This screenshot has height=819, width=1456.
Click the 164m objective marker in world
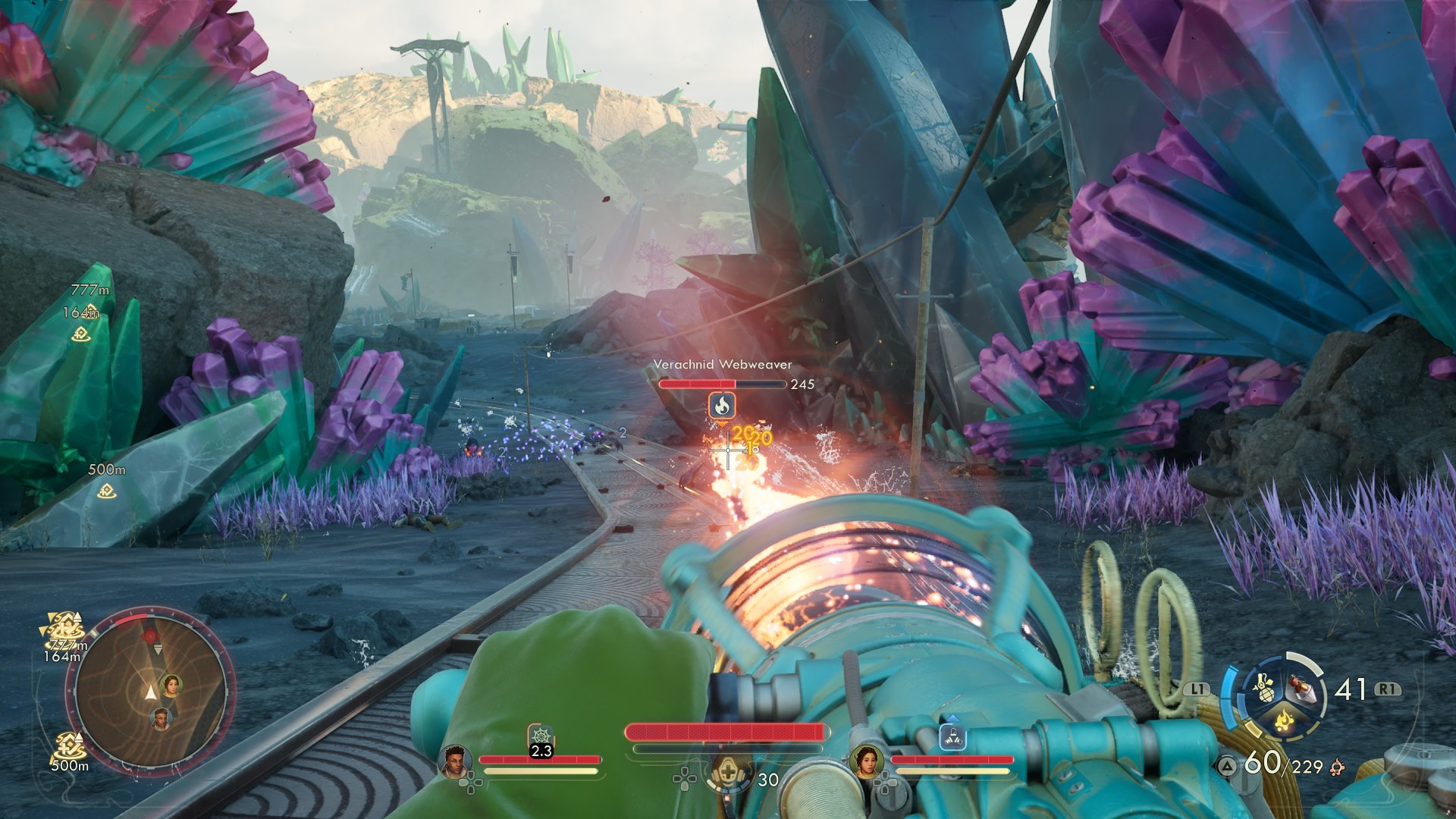click(x=82, y=333)
